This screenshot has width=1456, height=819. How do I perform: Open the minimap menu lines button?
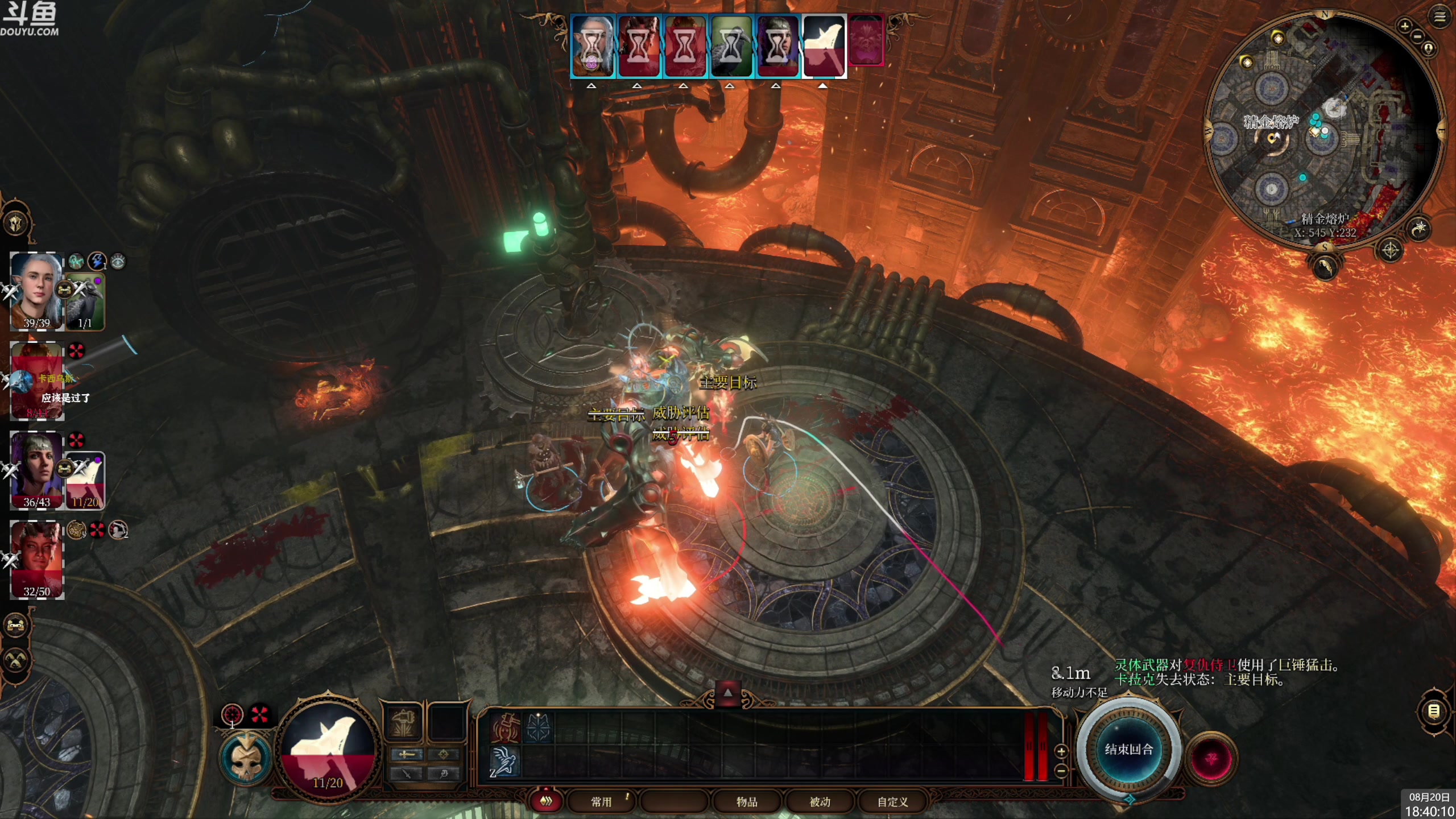(1440, 18)
